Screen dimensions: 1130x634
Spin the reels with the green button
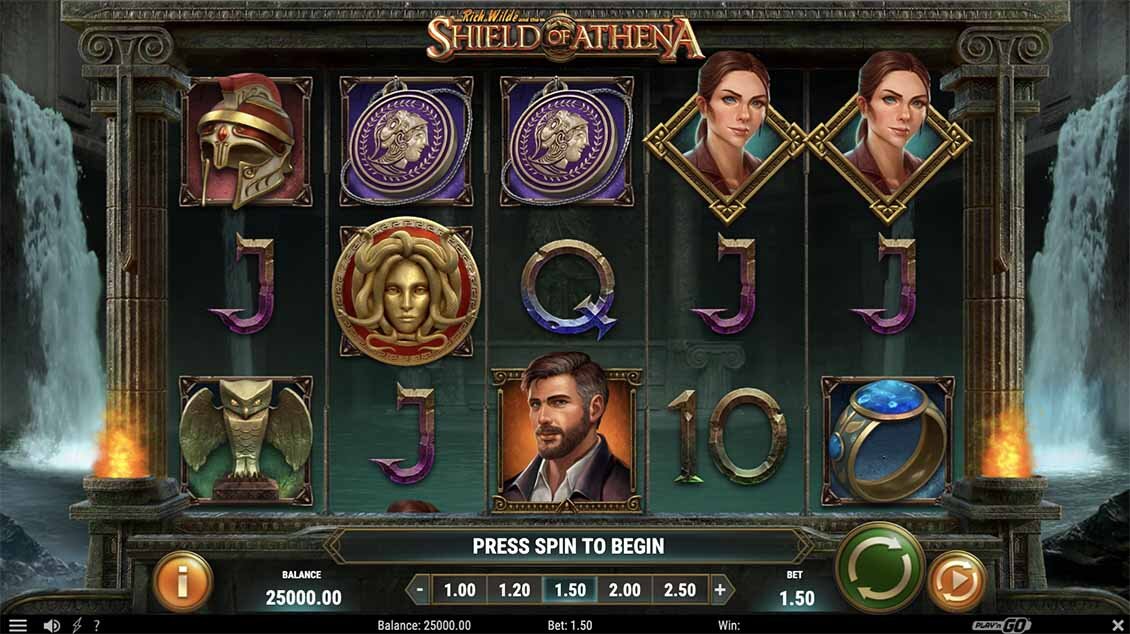pyautogui.click(x=879, y=567)
